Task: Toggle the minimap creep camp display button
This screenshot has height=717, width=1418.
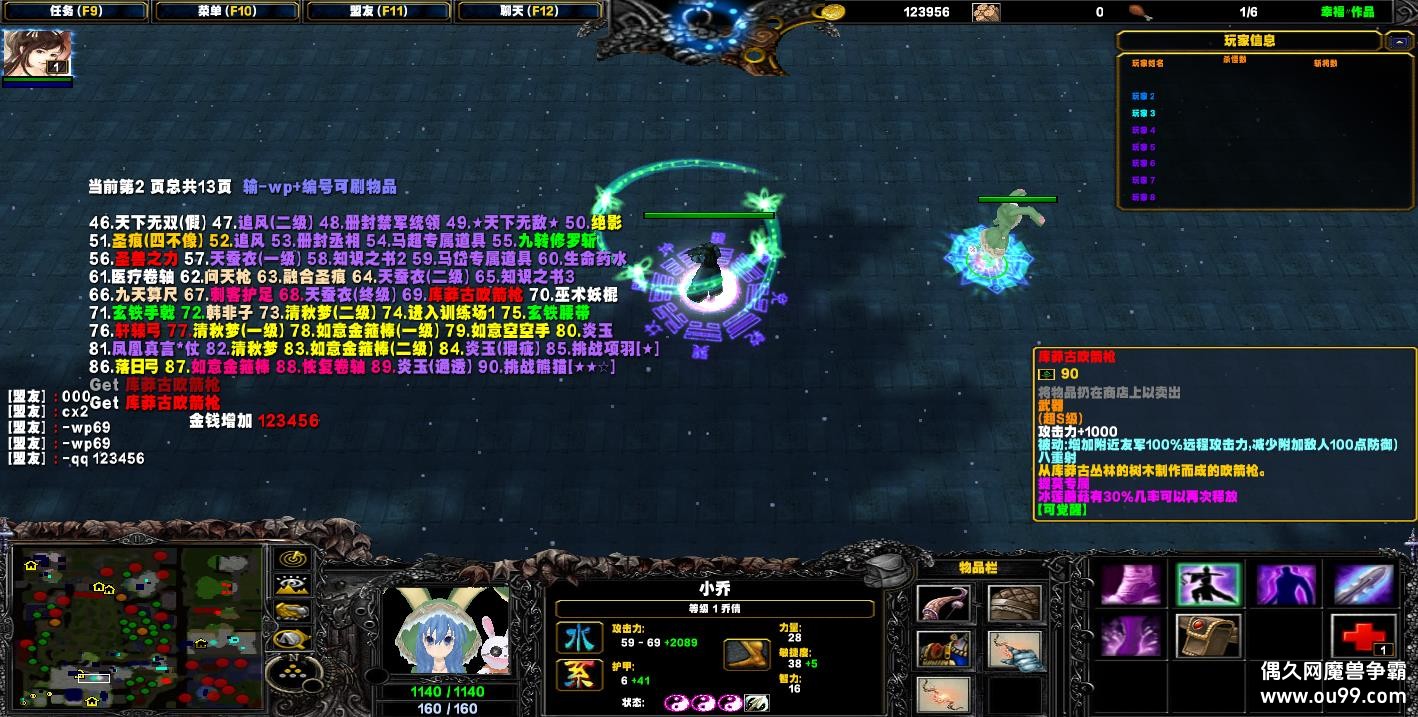Action: (291, 637)
